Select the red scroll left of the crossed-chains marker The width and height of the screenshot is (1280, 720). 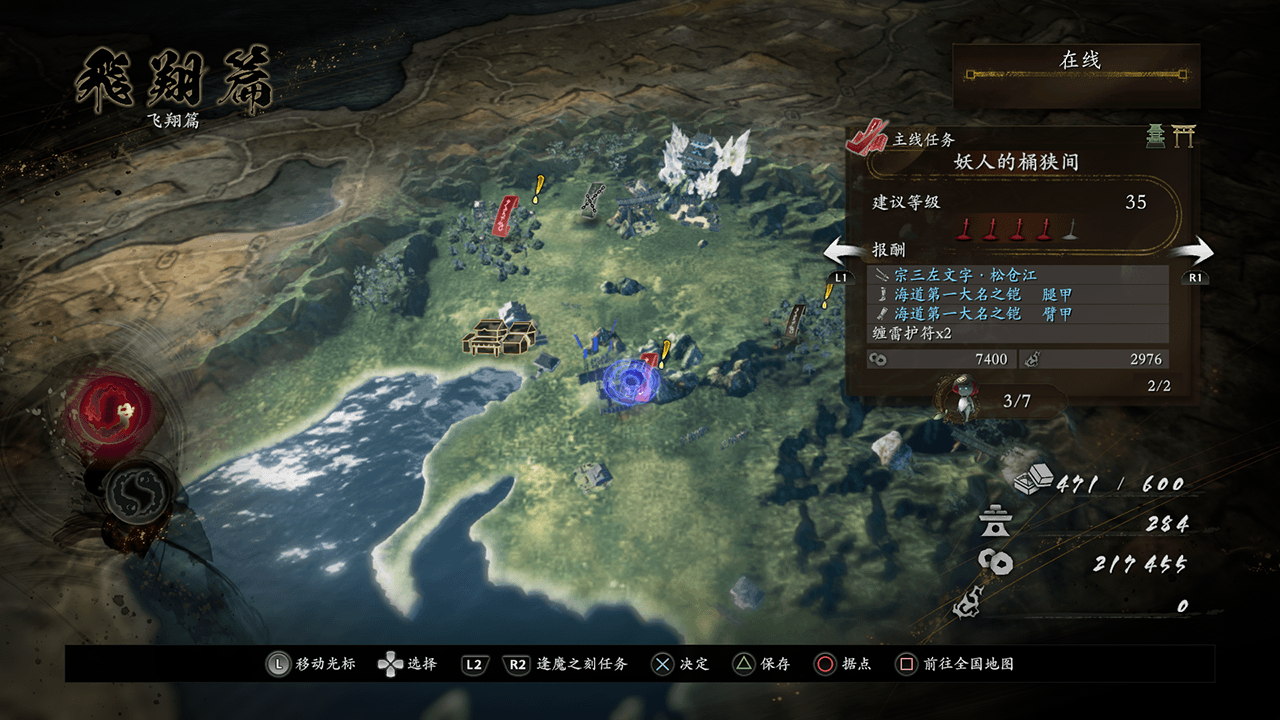coord(507,213)
